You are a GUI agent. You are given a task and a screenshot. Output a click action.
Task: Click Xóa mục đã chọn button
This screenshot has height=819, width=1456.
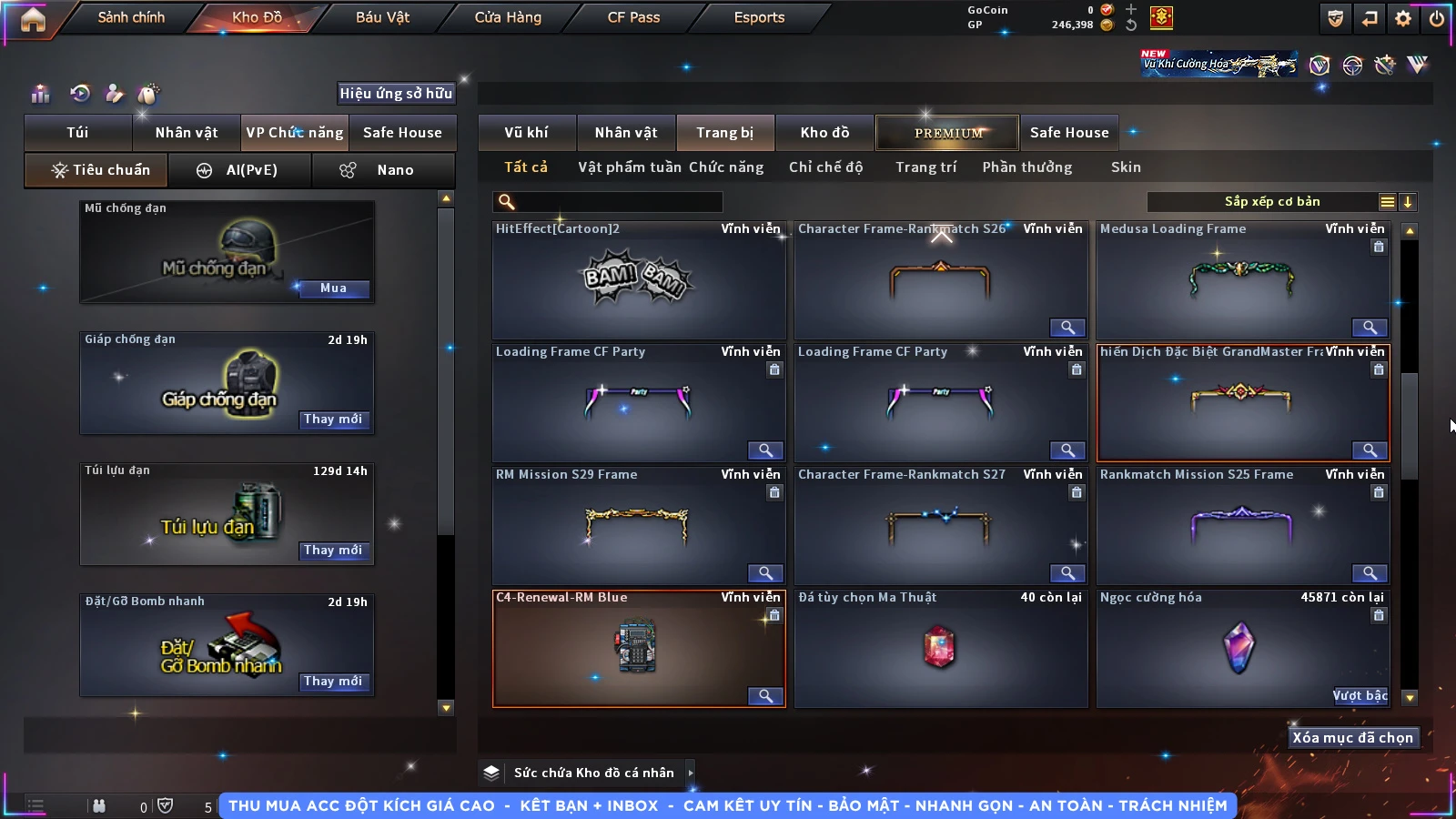1352,738
